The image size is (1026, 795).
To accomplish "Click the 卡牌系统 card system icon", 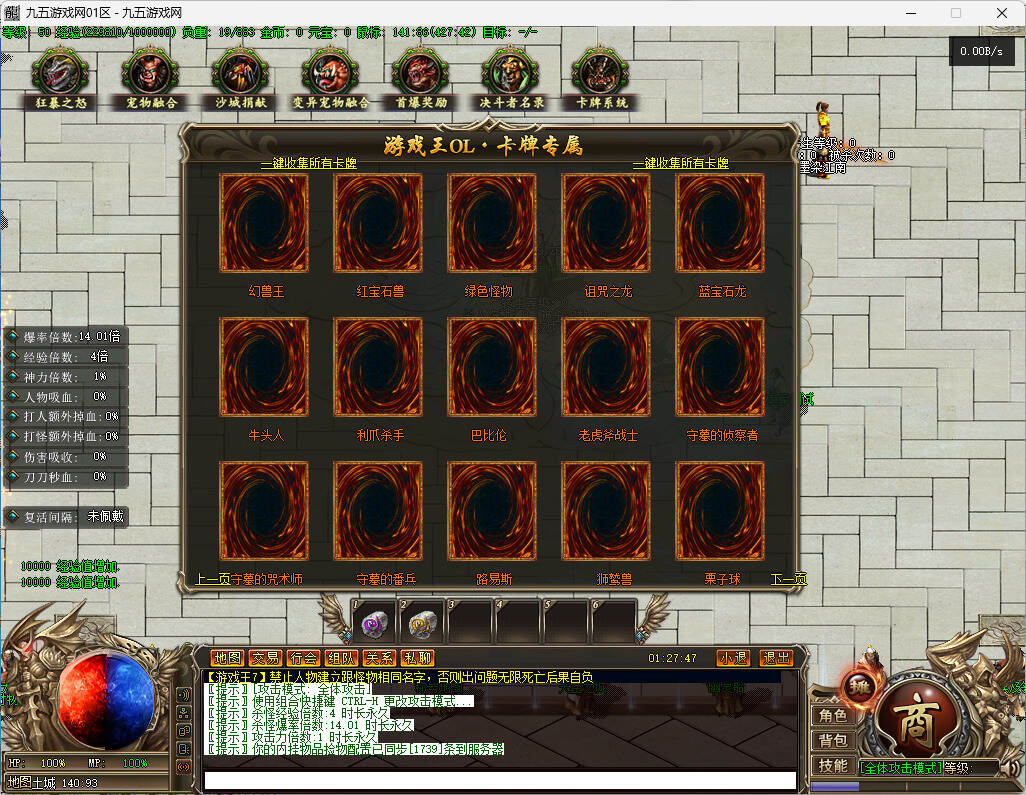I will pos(601,75).
